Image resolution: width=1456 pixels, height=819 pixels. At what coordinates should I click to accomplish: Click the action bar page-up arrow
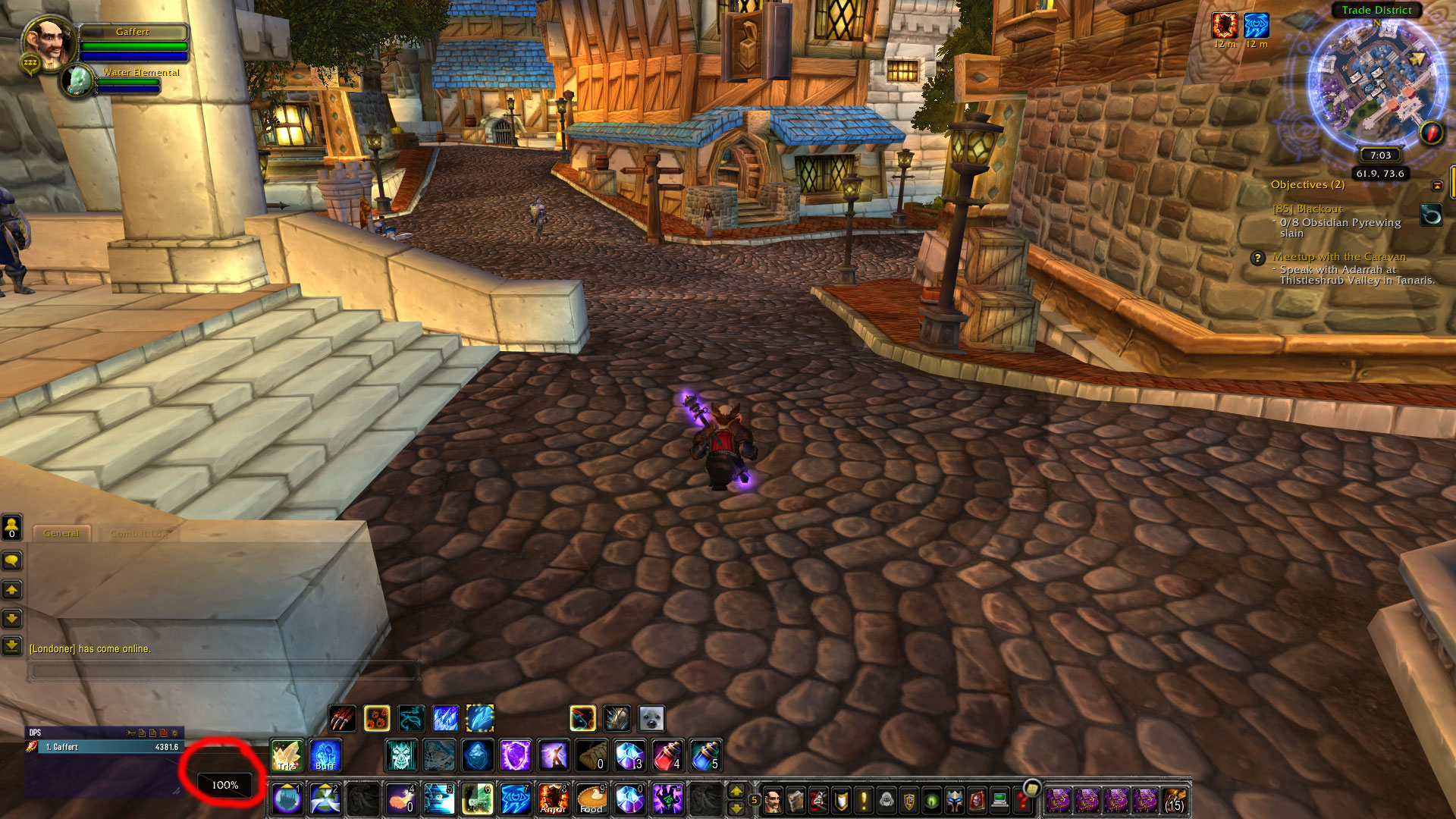(x=736, y=792)
